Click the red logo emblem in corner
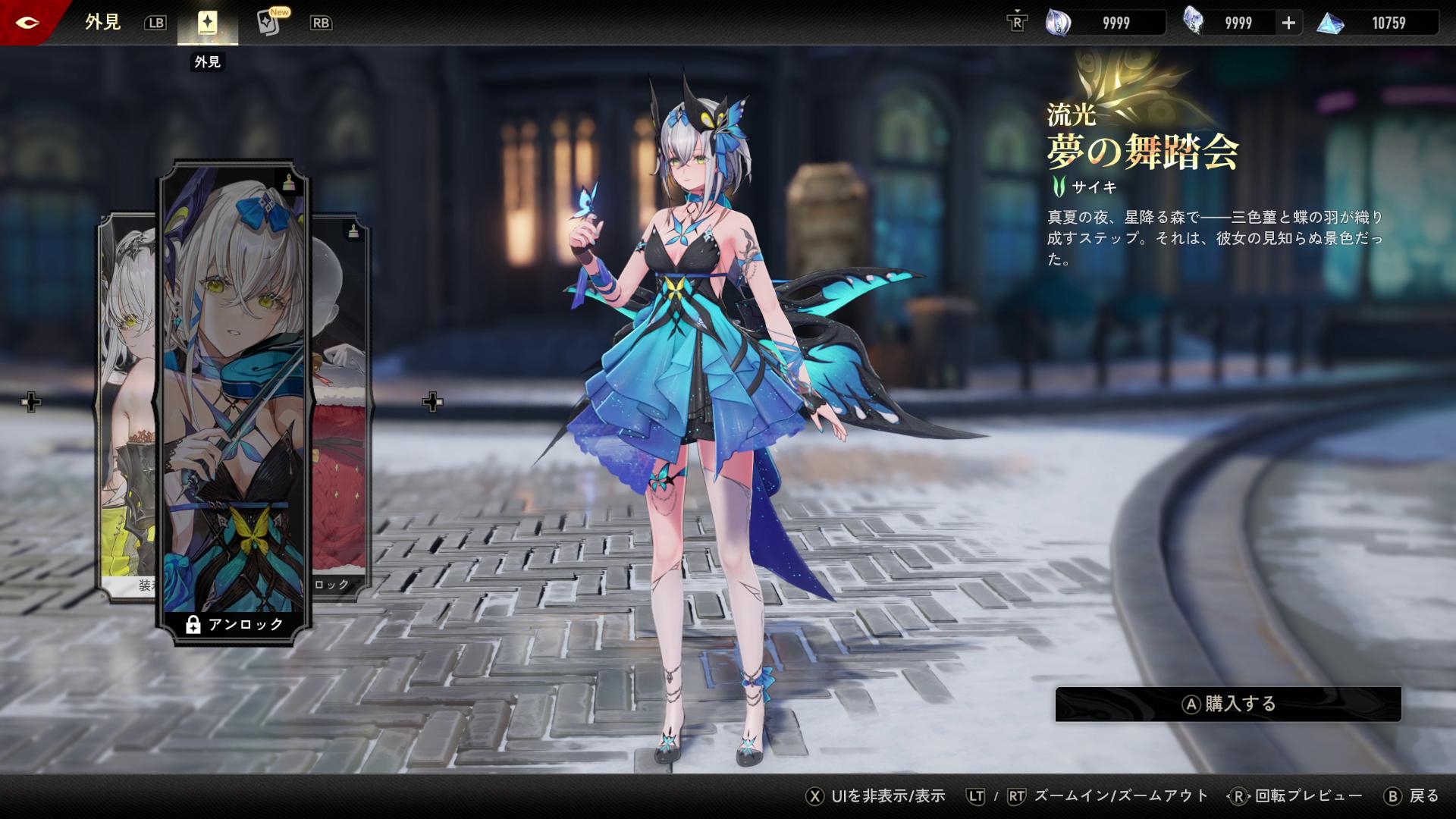1456x819 pixels. pyautogui.click(x=27, y=22)
